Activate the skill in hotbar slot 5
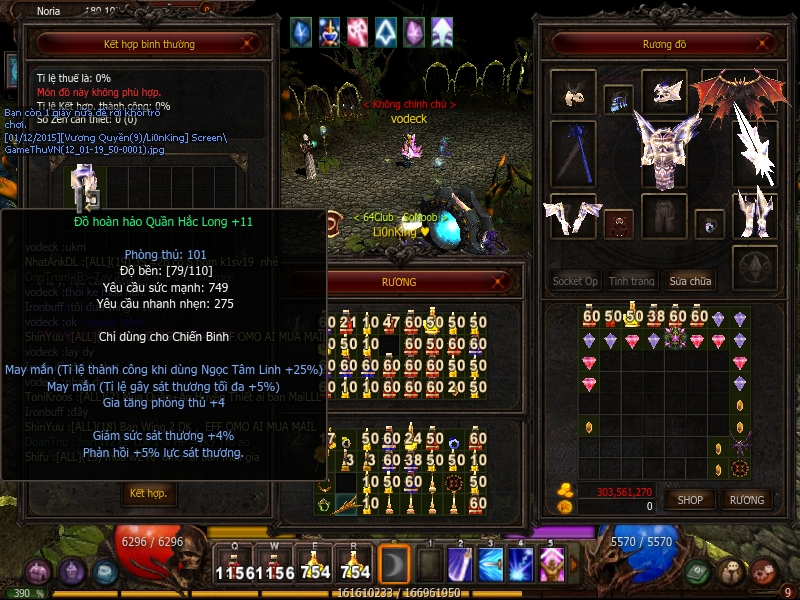The width and height of the screenshot is (800, 600). (551, 565)
